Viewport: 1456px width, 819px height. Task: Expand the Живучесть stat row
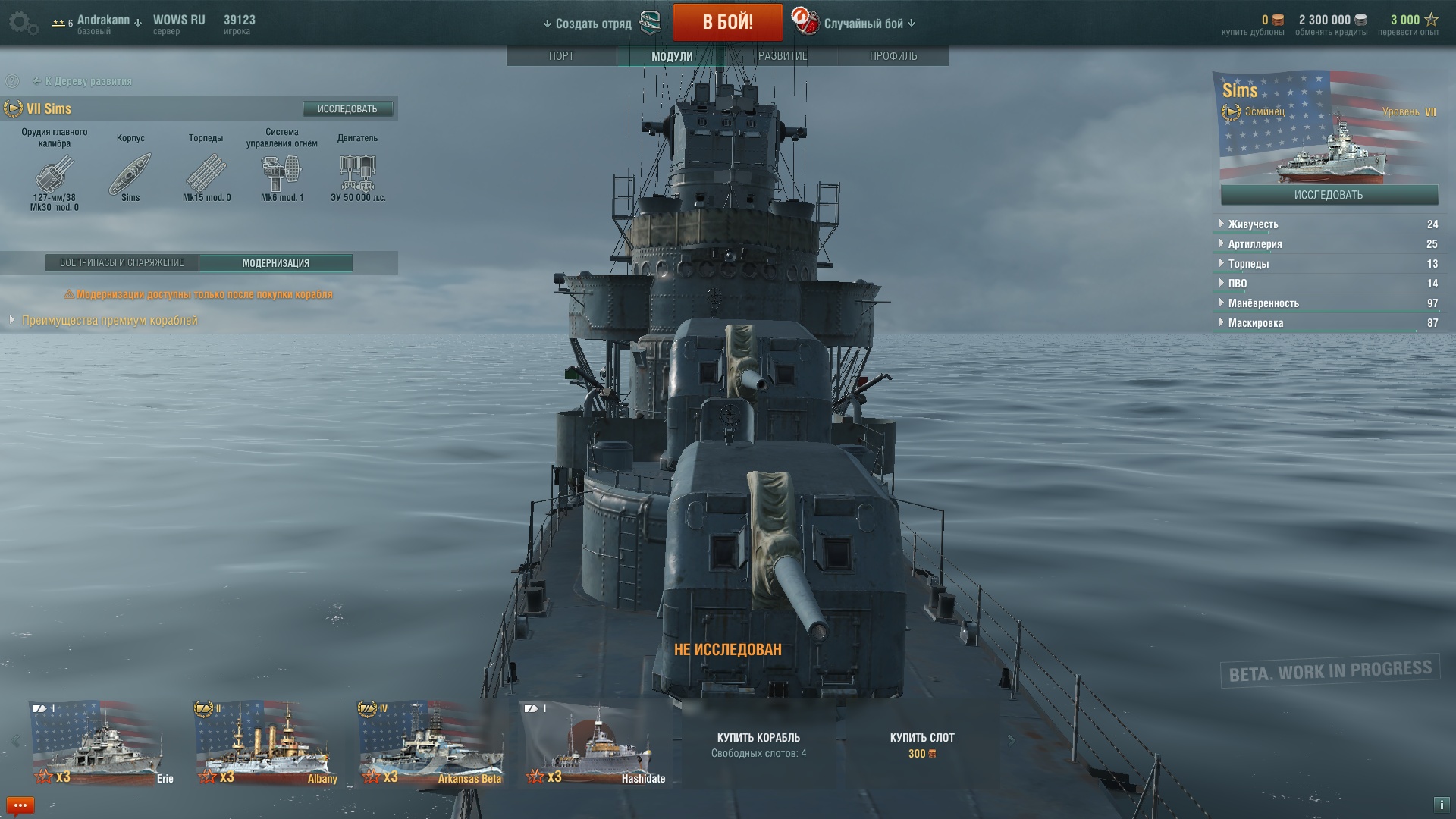(x=1253, y=224)
